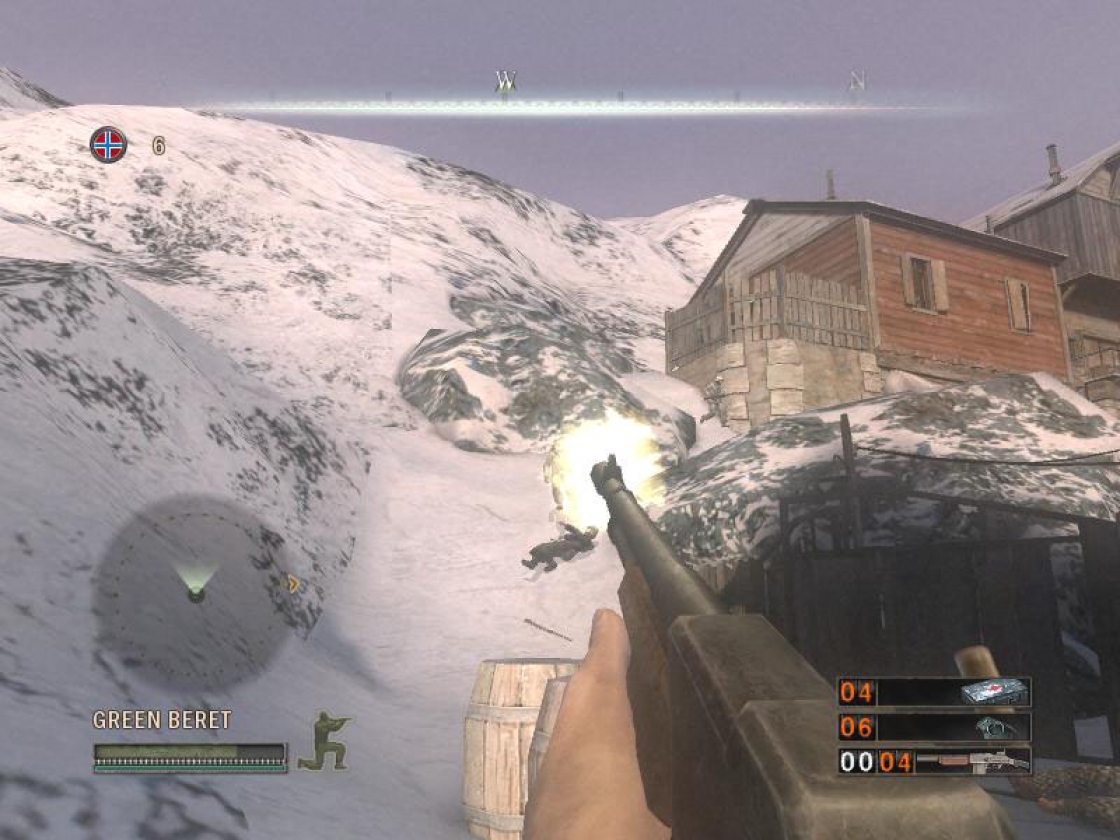This screenshot has height=840, width=1120.
Task: Click the W marker on the compass
Action: pyautogui.click(x=506, y=81)
